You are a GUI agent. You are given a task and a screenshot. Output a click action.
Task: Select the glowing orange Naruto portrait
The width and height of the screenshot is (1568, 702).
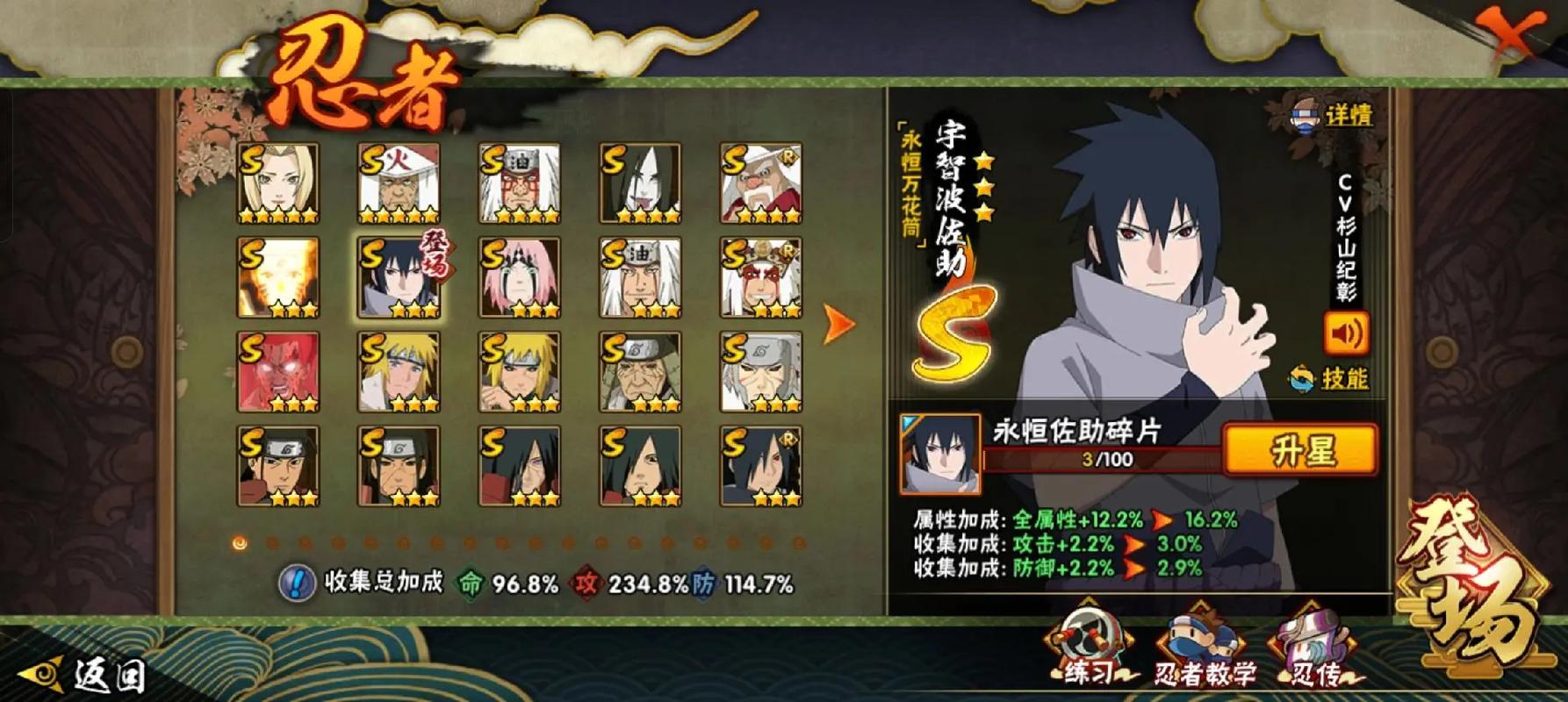point(277,277)
